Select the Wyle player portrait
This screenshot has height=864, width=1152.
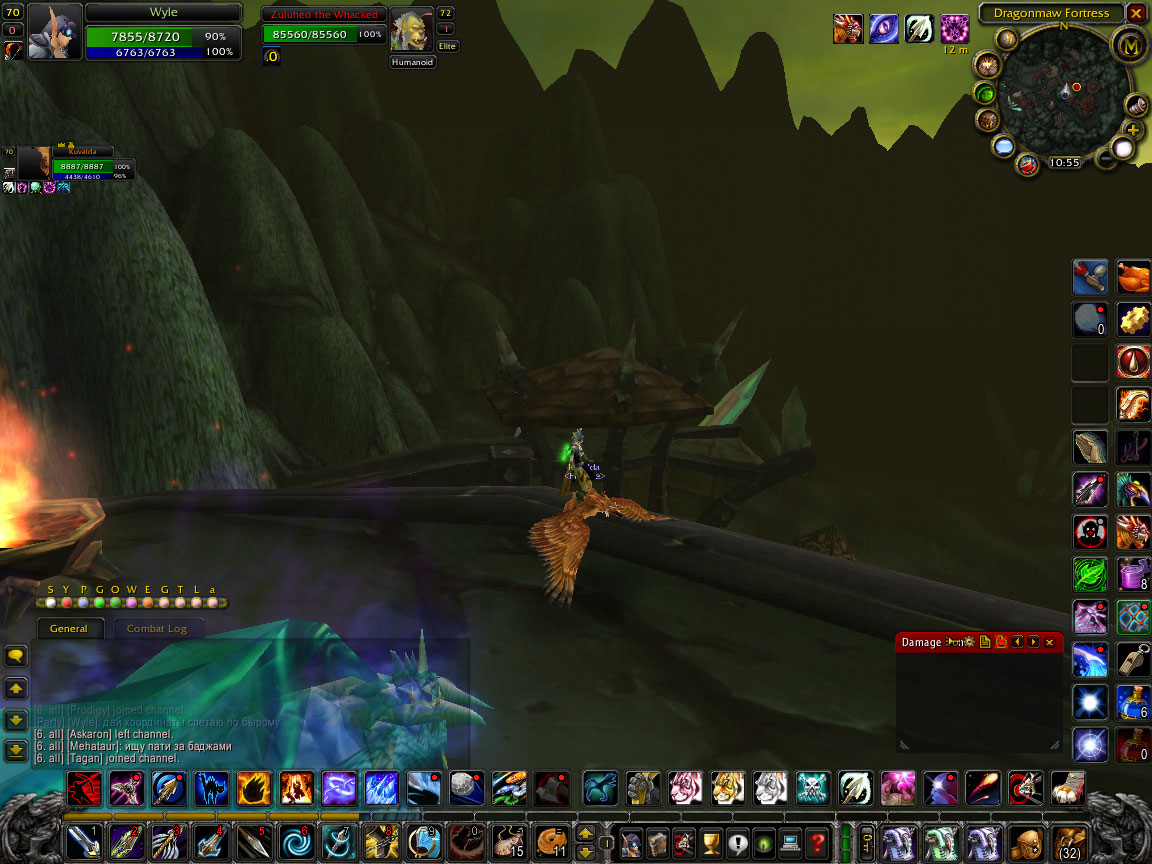point(54,32)
